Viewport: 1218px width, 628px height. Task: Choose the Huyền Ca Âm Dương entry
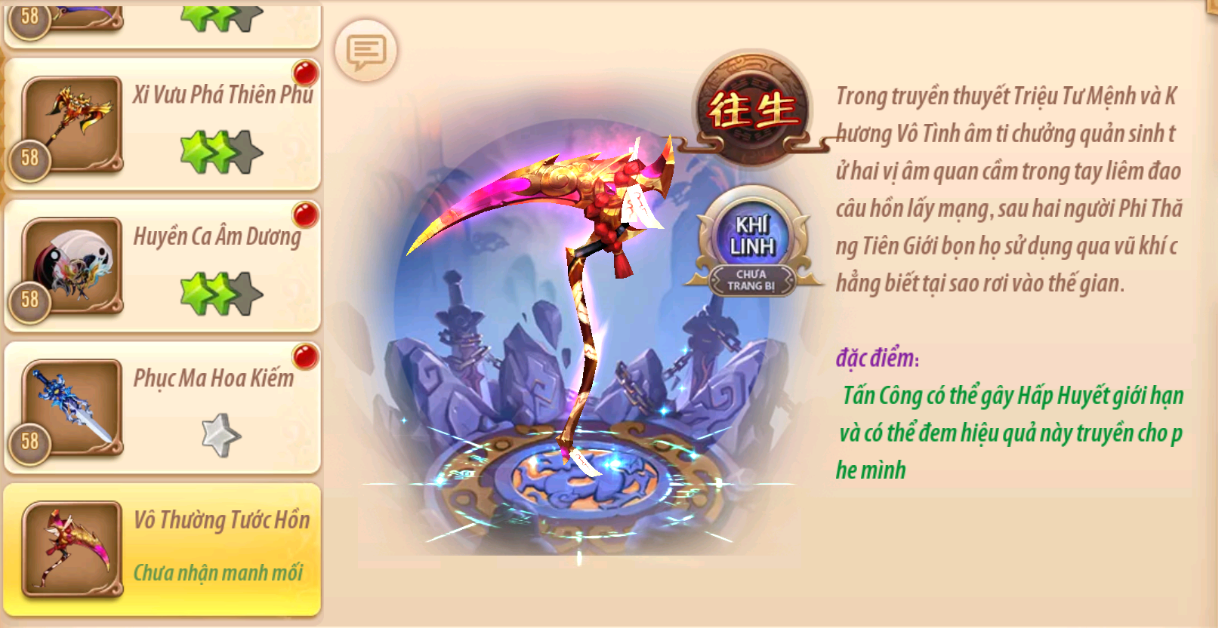coord(162,265)
